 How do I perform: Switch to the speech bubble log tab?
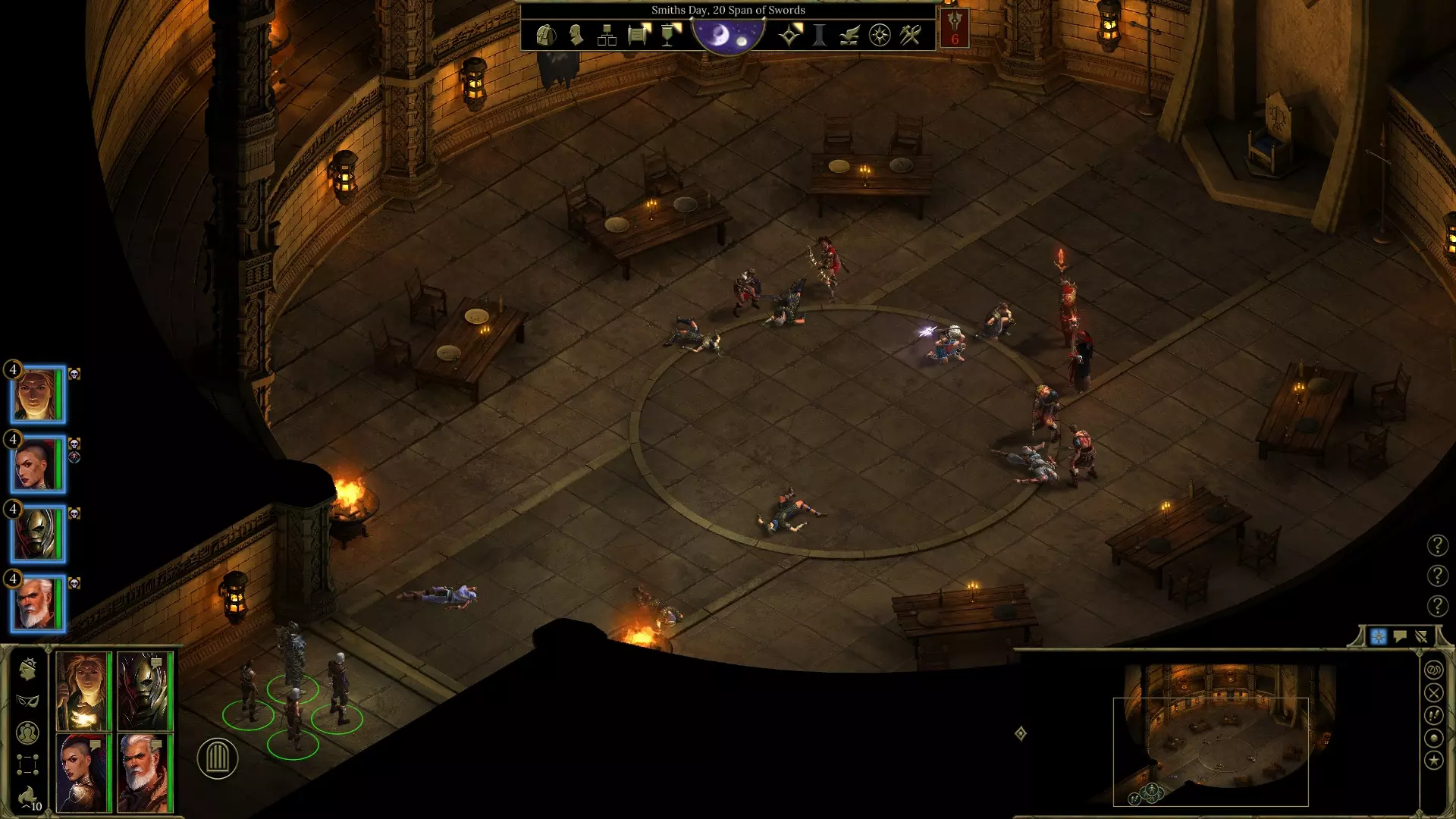(x=1400, y=636)
